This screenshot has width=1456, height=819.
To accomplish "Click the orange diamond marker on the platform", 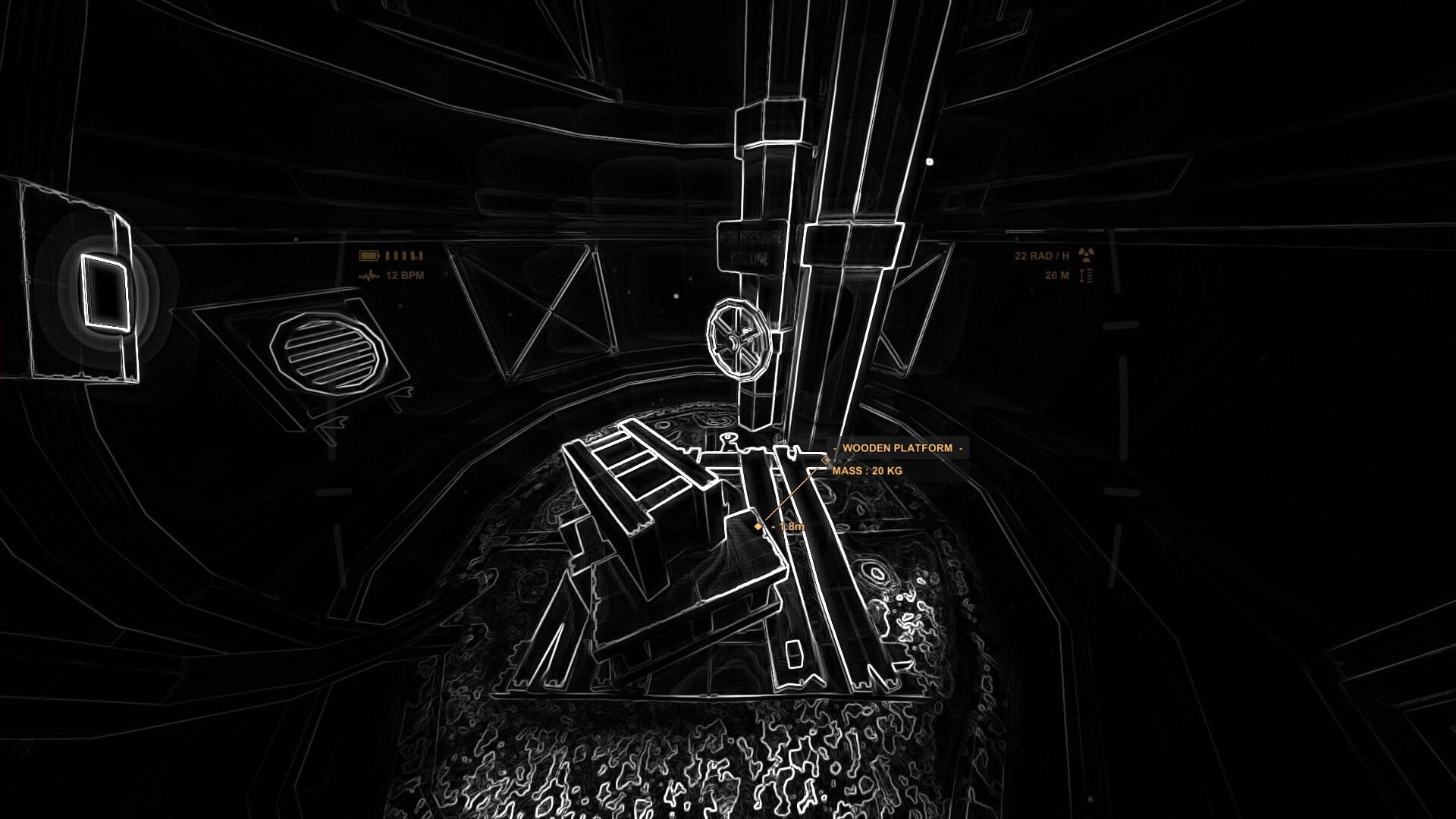I will pyautogui.click(x=825, y=460).
